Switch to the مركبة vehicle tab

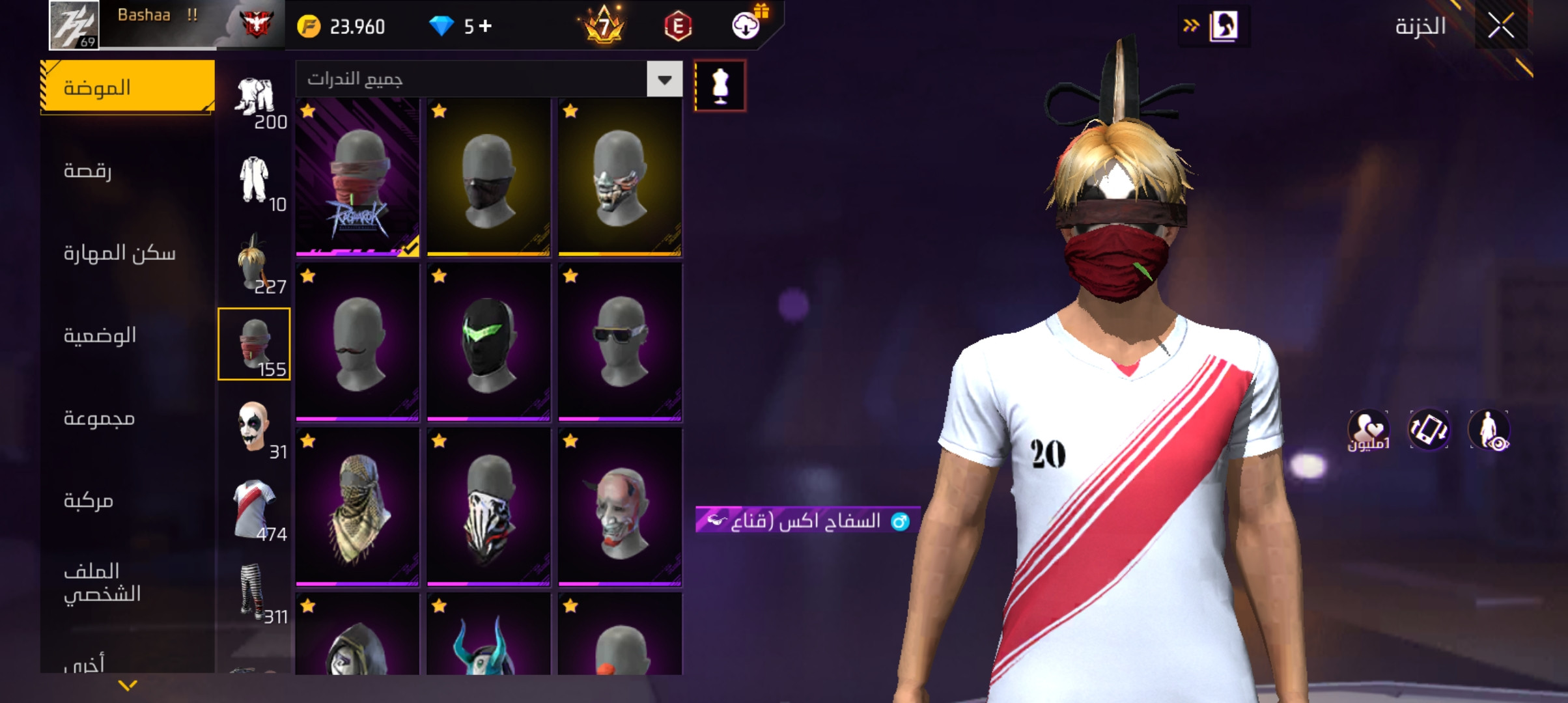click(128, 500)
